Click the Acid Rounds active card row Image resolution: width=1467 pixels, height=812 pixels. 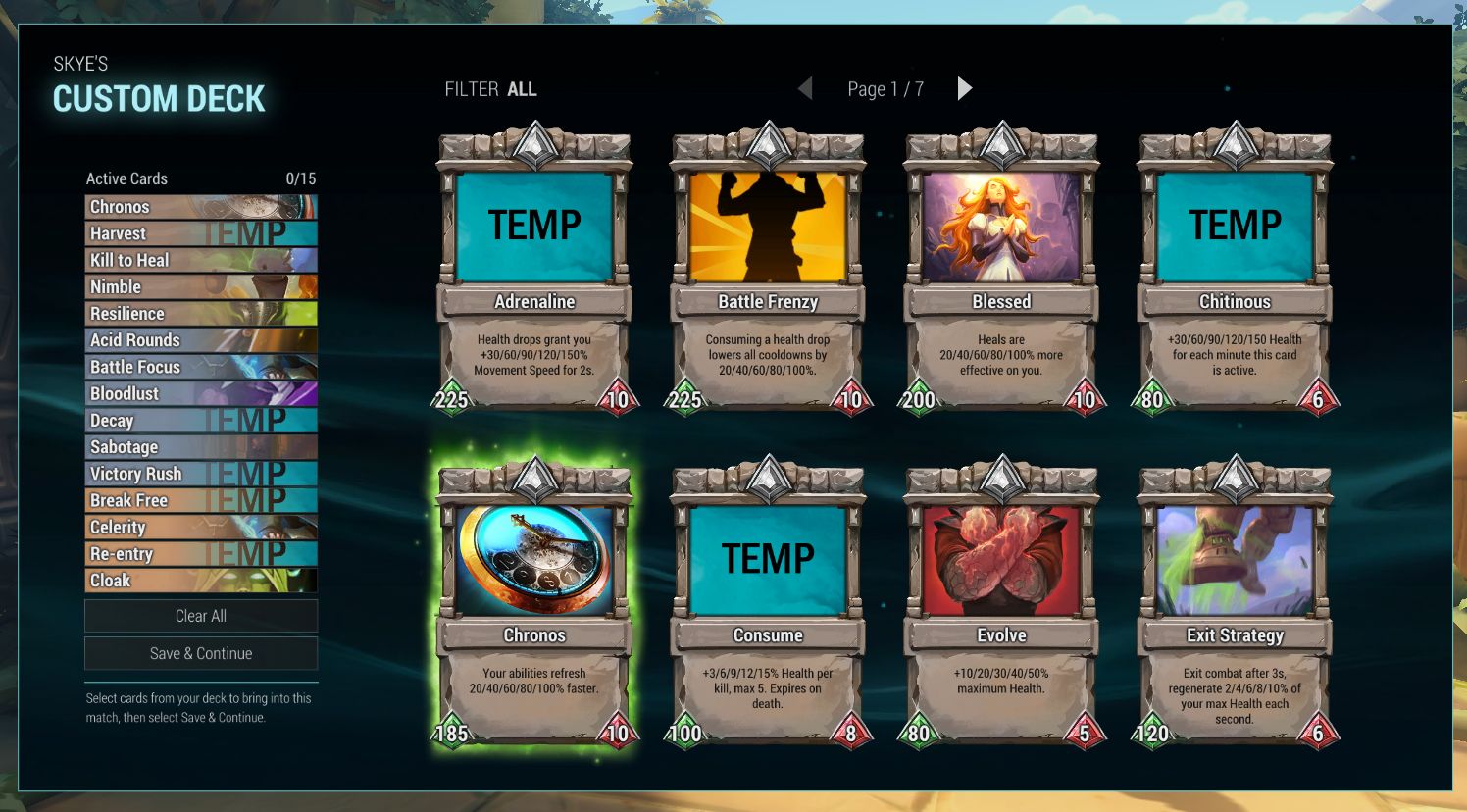click(x=201, y=340)
